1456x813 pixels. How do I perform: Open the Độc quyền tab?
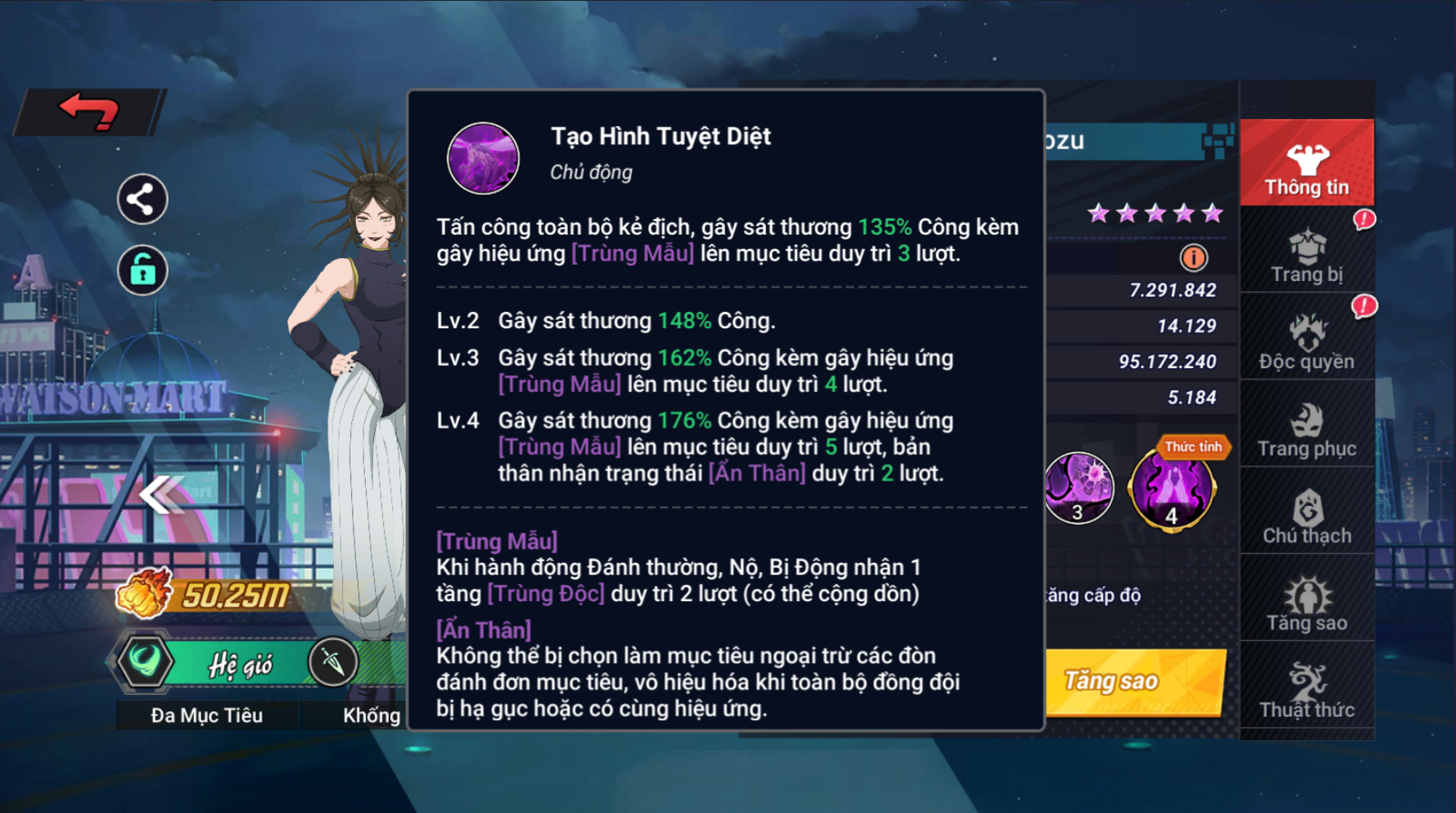(1306, 342)
